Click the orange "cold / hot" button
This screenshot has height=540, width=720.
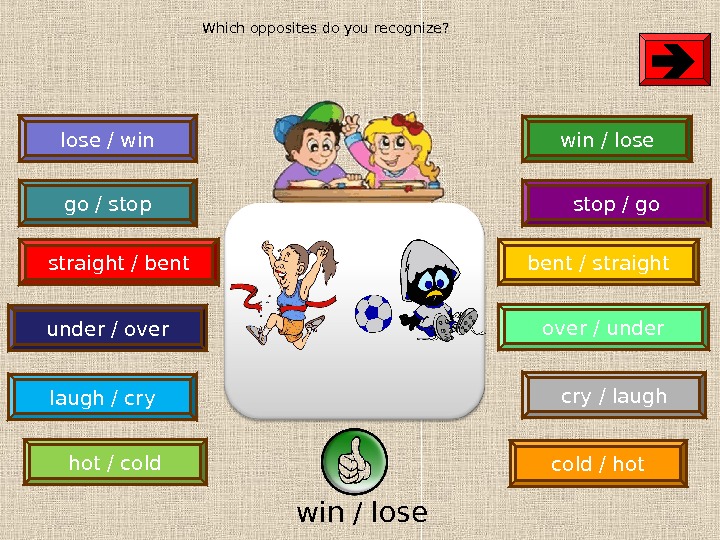coord(598,464)
